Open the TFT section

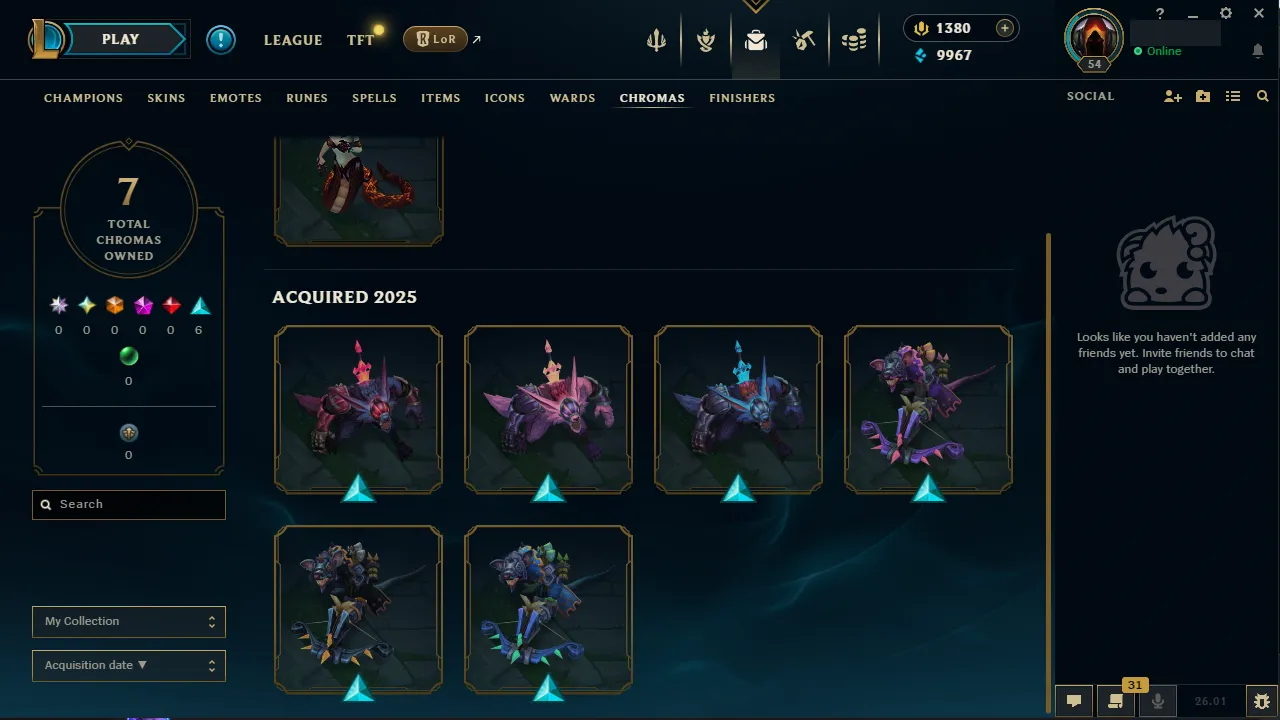[360, 40]
